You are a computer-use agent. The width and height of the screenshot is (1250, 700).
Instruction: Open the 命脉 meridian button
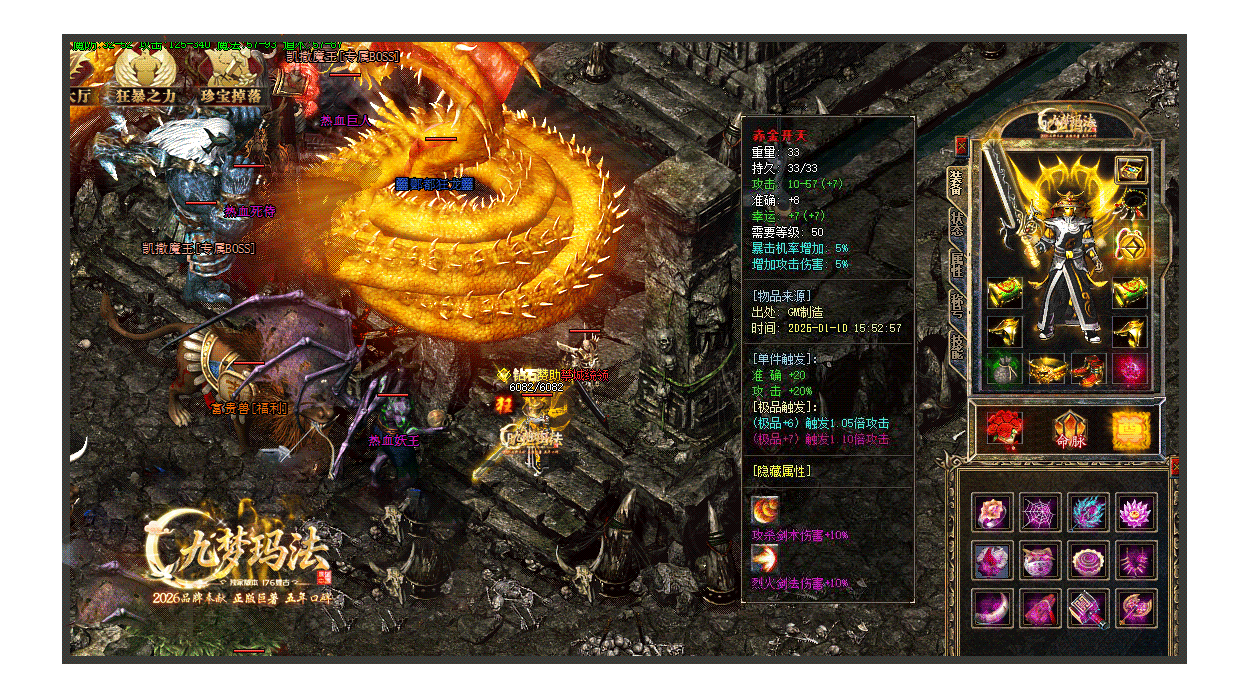[x=1069, y=428]
